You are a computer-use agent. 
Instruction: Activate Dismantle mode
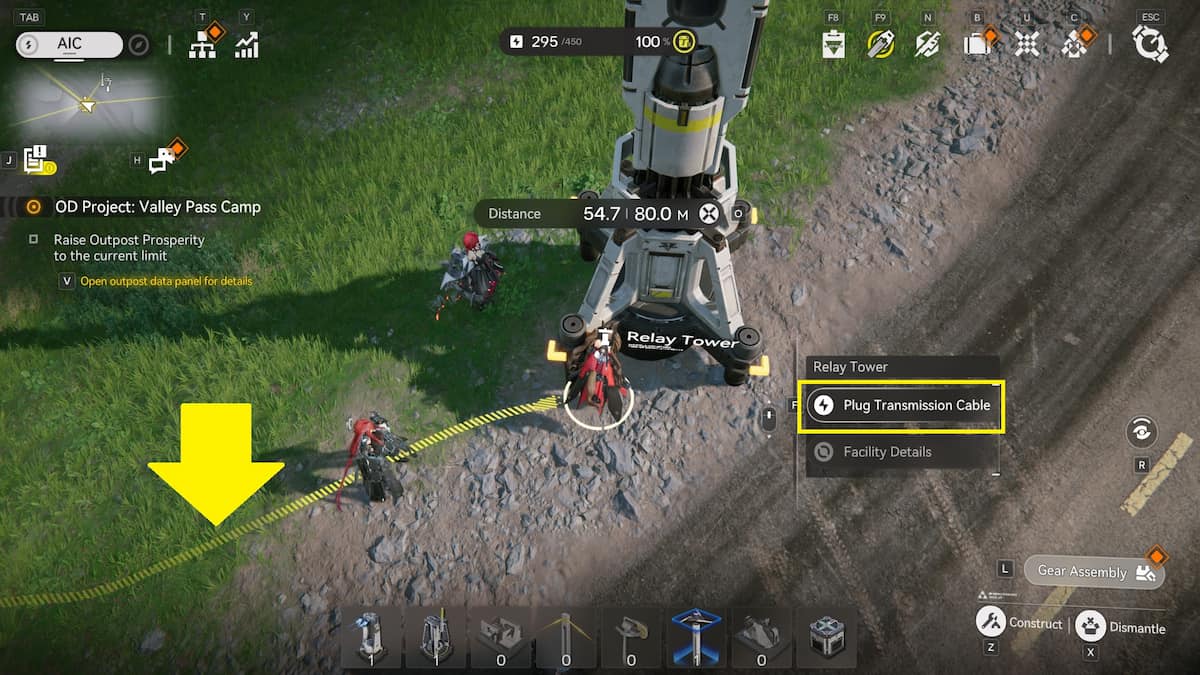coord(1090,627)
